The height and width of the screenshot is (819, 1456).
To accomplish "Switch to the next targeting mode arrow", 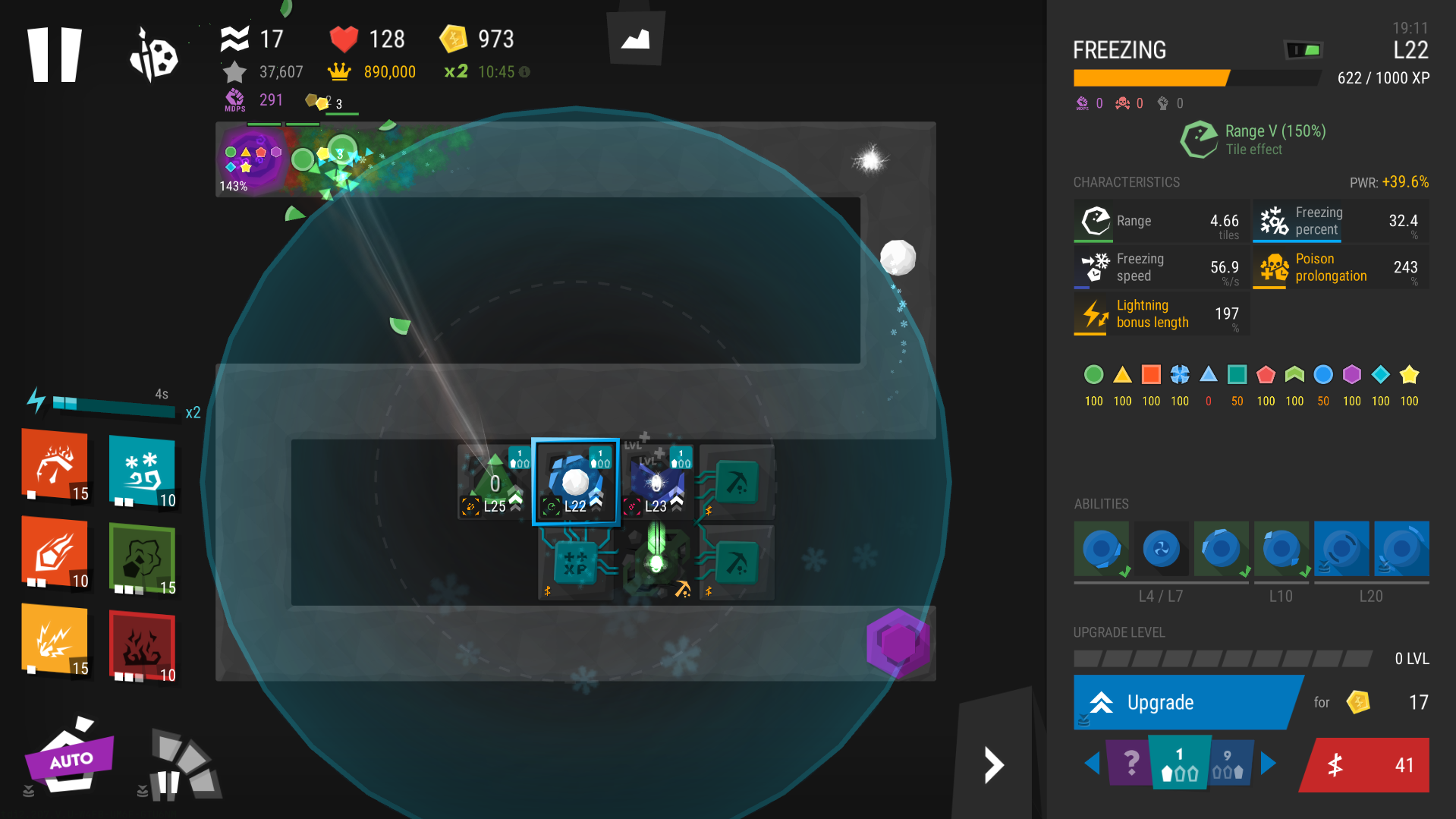I will (x=1269, y=763).
